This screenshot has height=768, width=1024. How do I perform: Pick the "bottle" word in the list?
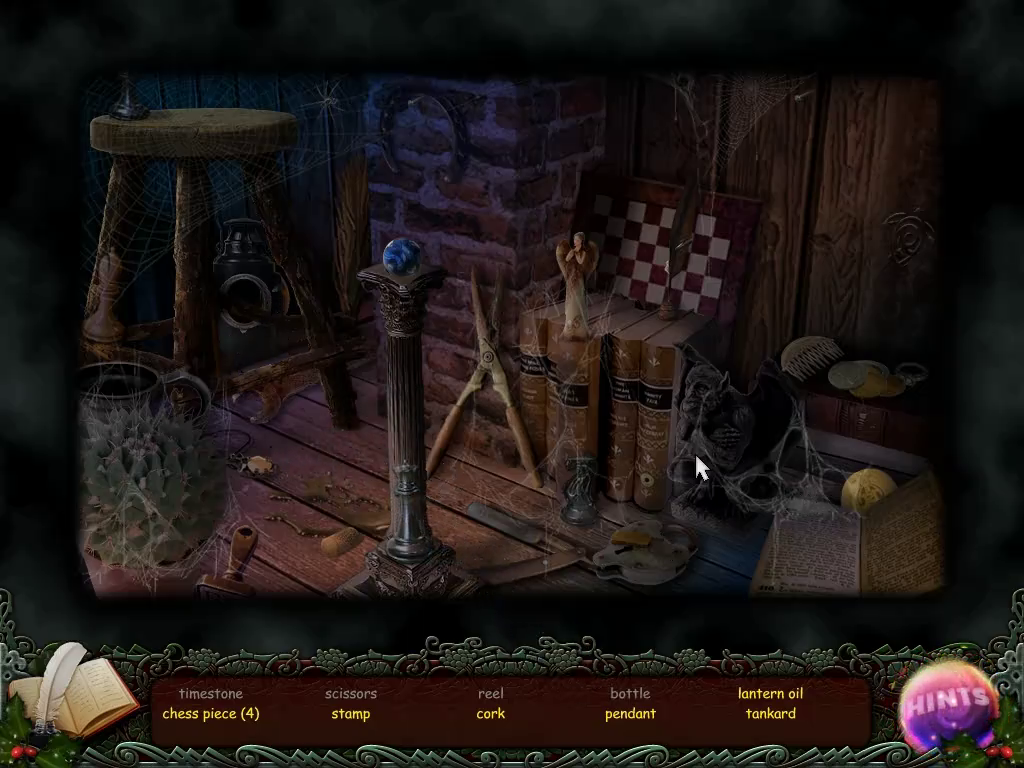[630, 693]
